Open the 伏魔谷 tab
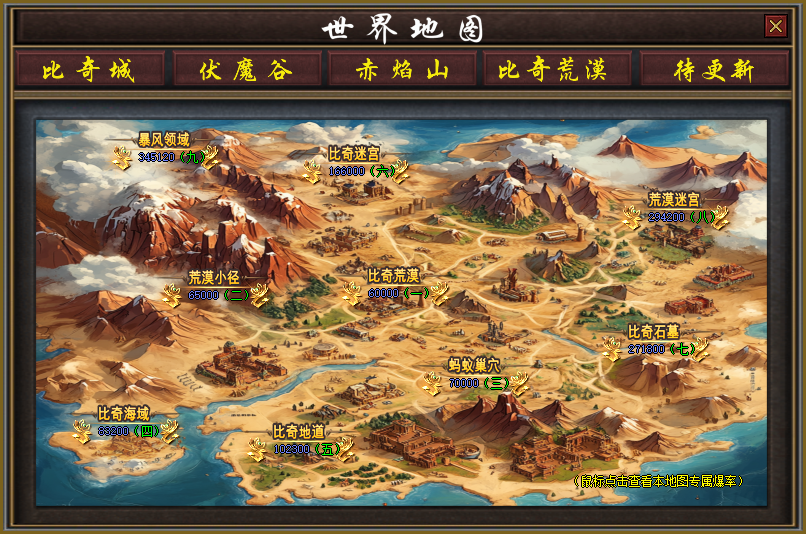 (x=246, y=70)
